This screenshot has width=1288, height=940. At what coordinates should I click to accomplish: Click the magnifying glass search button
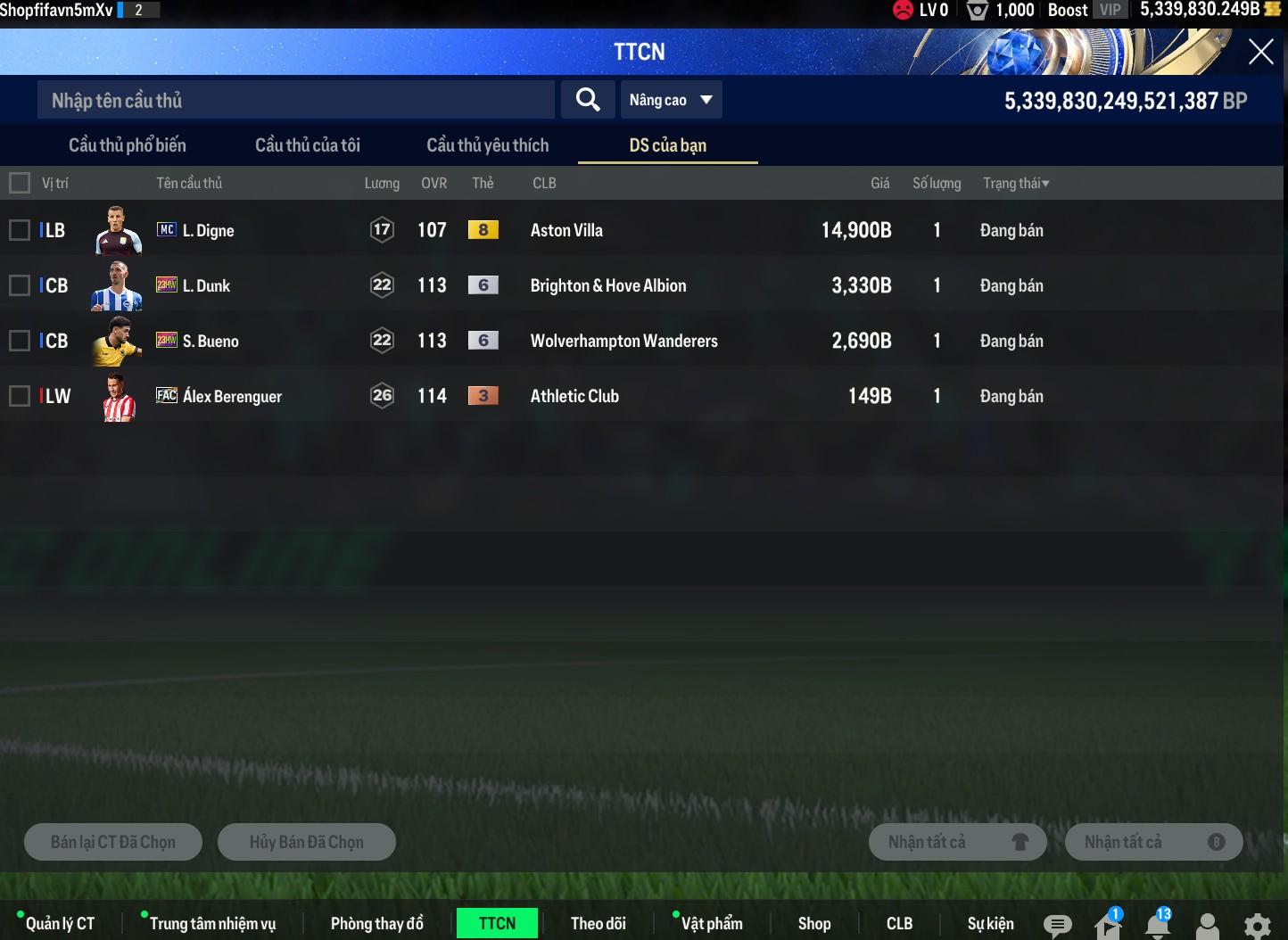(587, 100)
